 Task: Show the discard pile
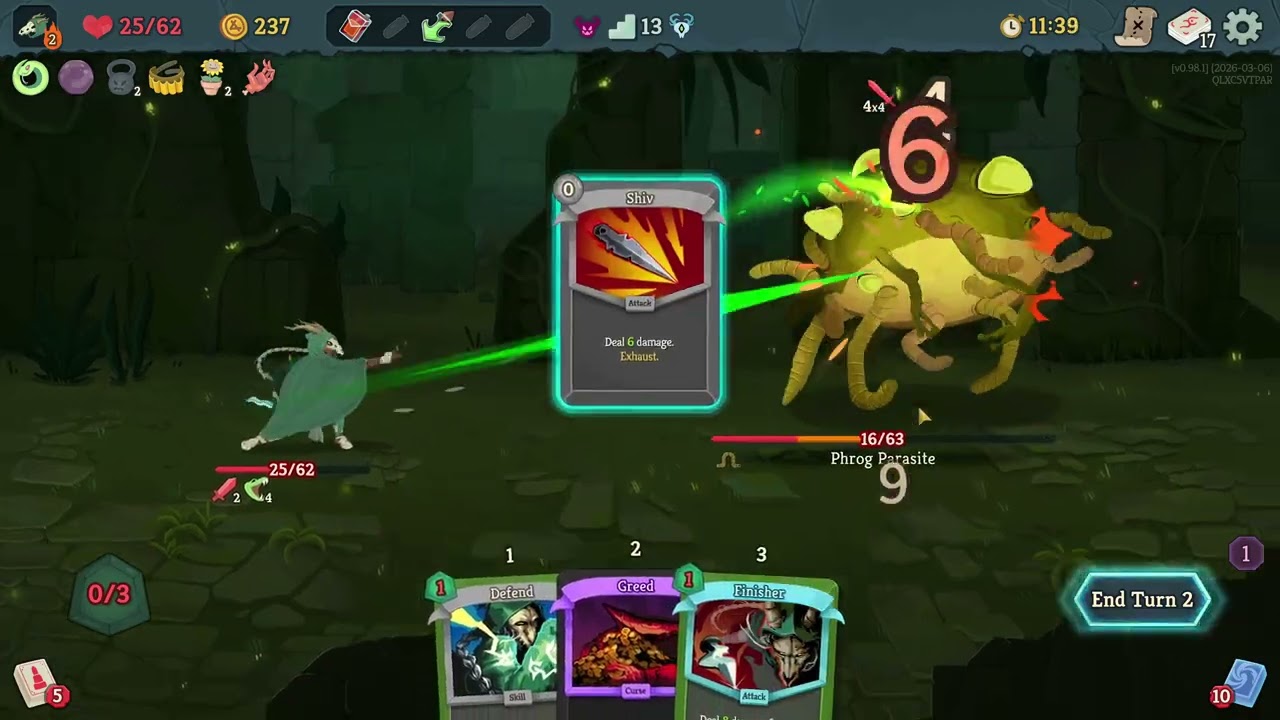(x=1244, y=684)
